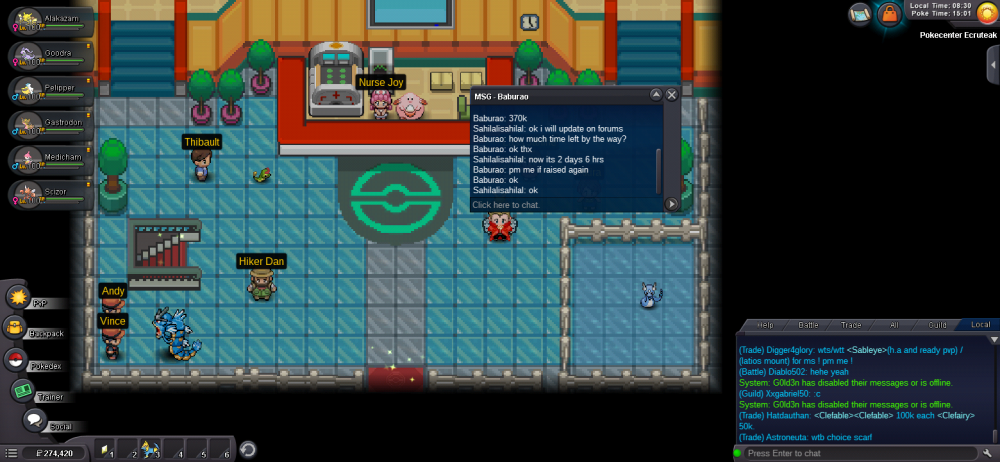1000x462 pixels.
Task: Close the Baburao message window
Action: pyautogui.click(x=672, y=95)
